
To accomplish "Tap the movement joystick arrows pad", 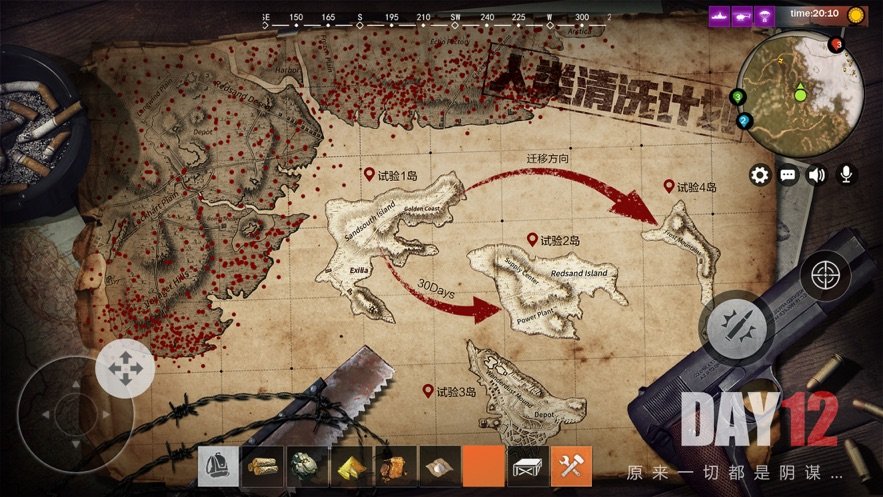I will pyautogui.click(x=126, y=369).
